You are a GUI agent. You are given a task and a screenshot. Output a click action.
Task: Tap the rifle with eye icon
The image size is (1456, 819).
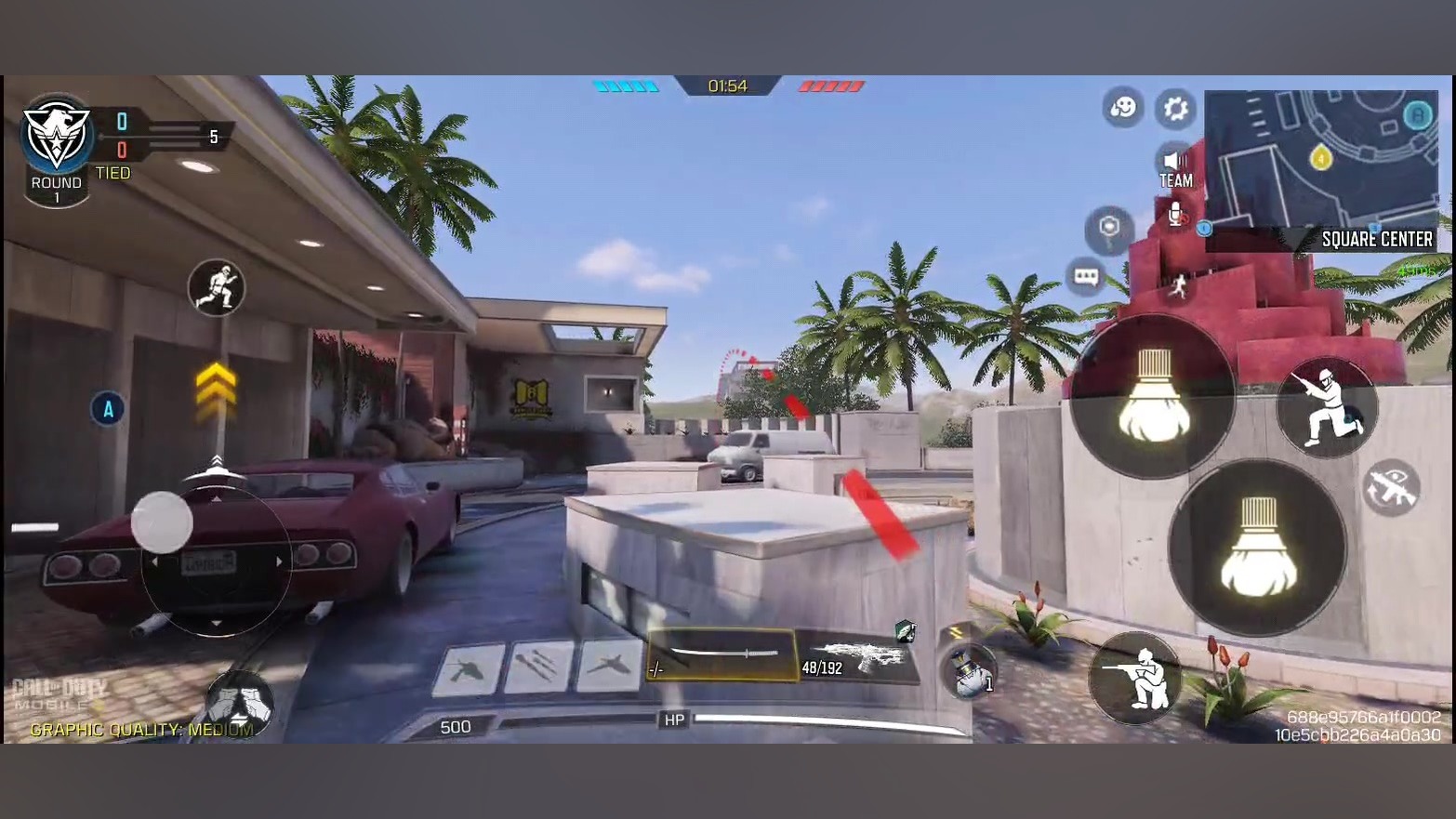click(1391, 487)
